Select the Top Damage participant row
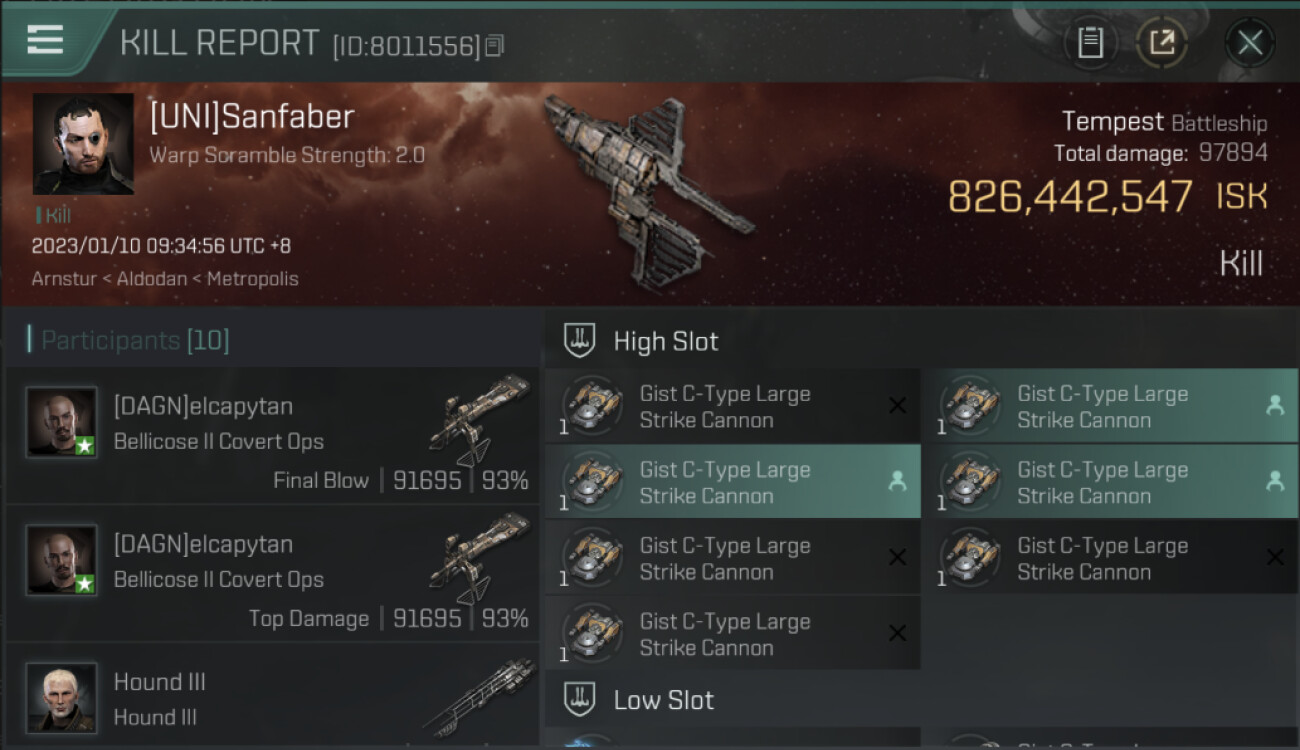Screen dimensions: 1300x750 click(272, 573)
